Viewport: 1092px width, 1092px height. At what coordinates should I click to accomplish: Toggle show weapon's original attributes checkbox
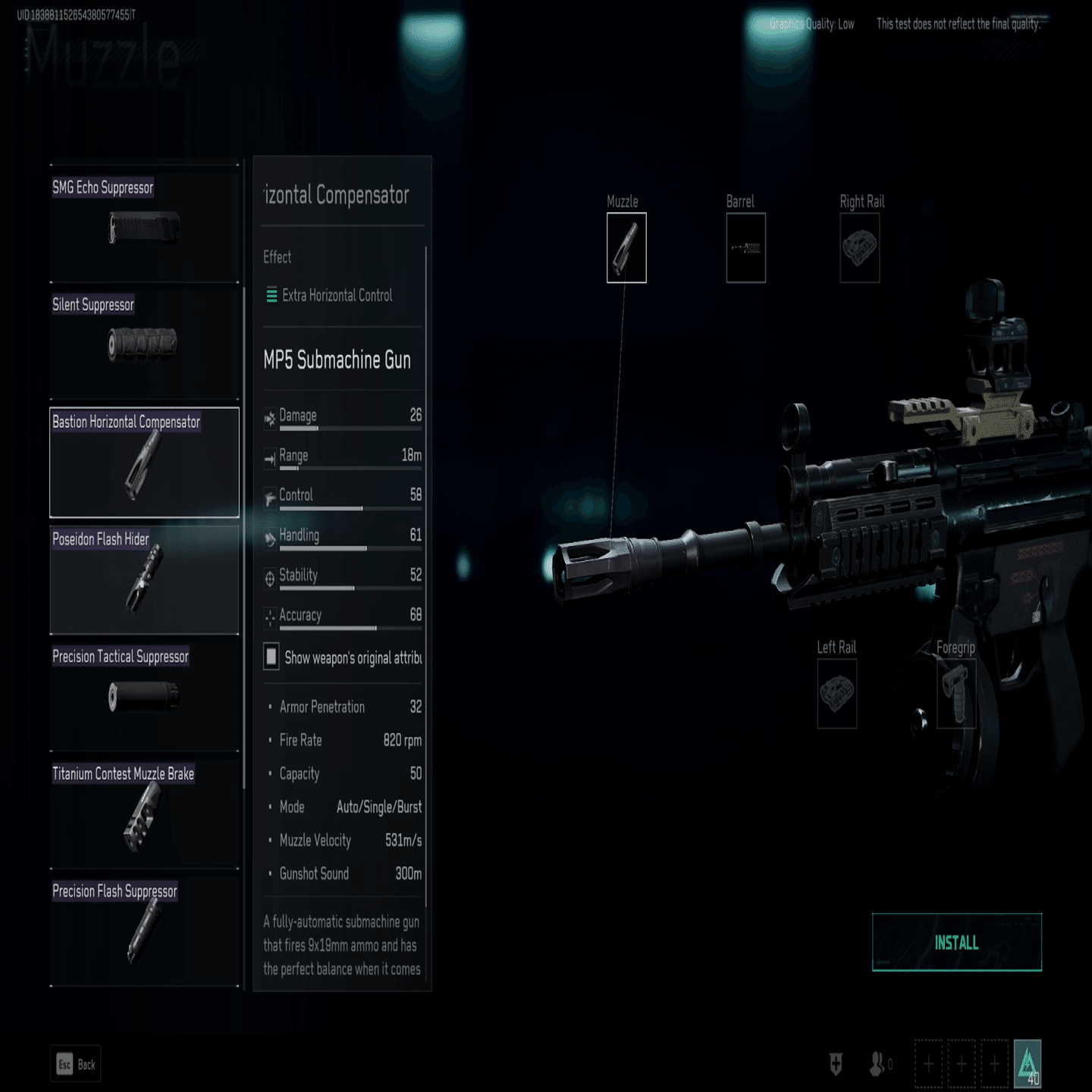(271, 657)
